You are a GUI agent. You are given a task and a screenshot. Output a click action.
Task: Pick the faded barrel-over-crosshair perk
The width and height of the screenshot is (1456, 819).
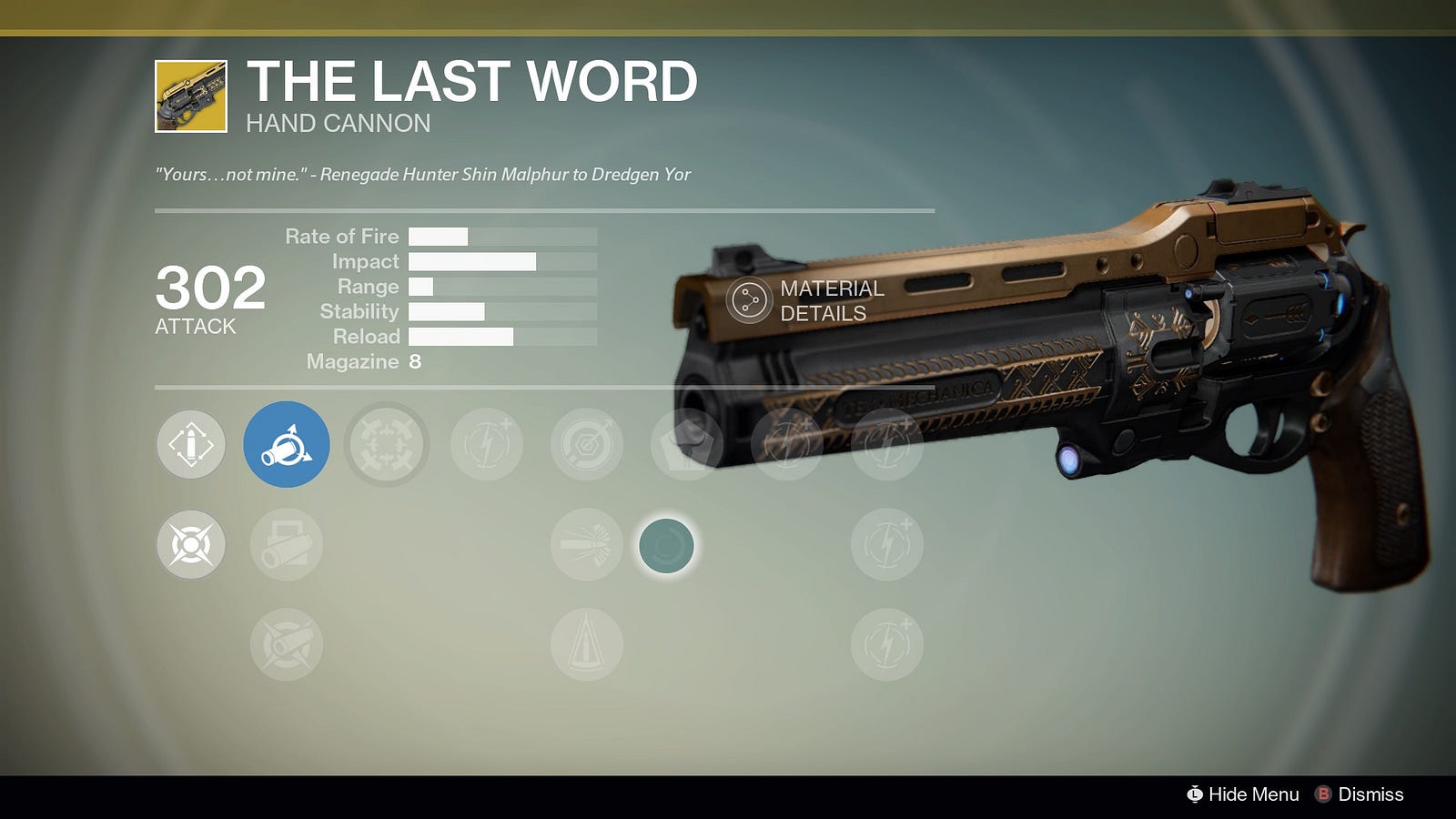click(x=287, y=644)
